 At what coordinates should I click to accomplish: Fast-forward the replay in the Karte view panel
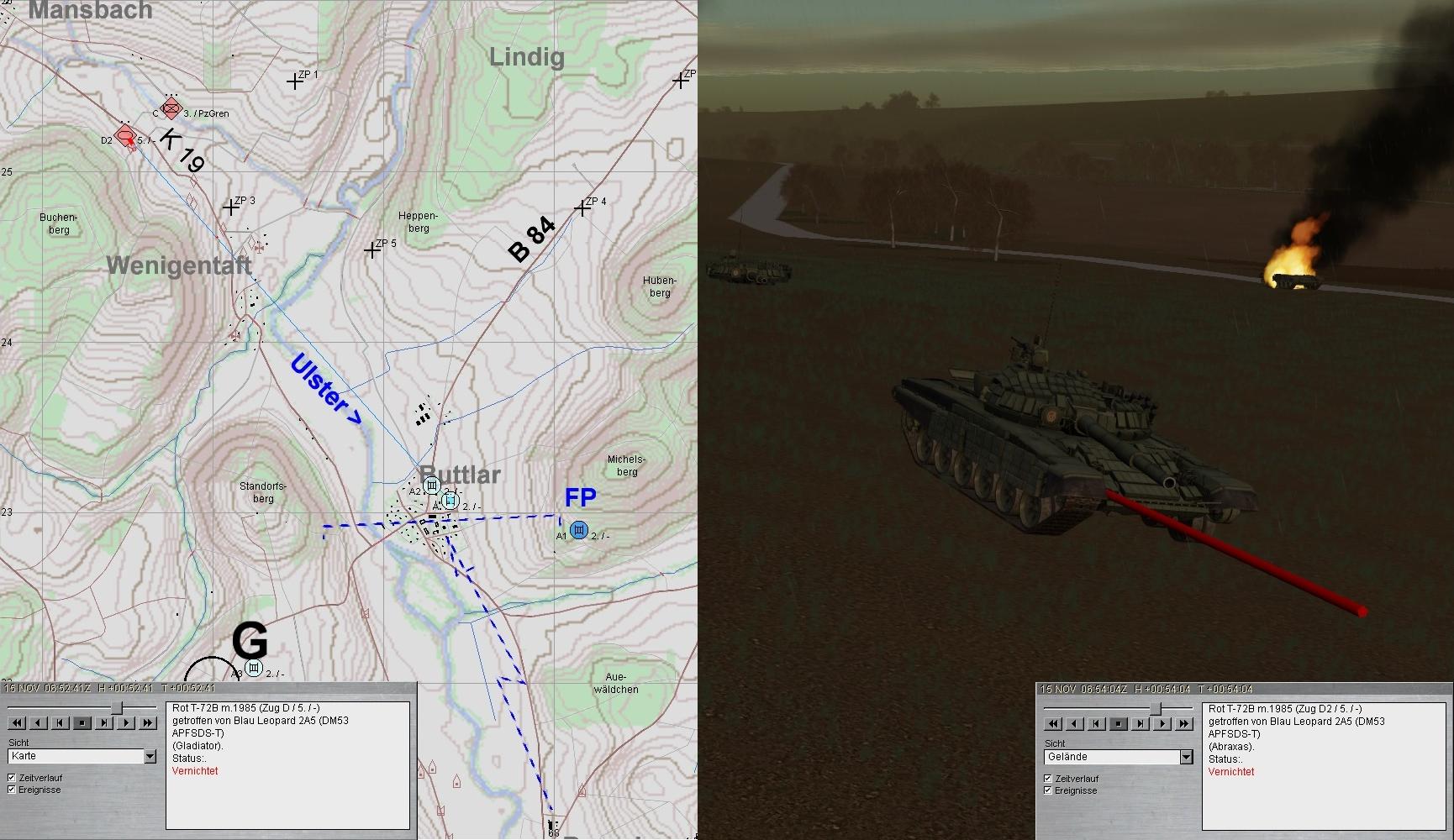tap(148, 722)
